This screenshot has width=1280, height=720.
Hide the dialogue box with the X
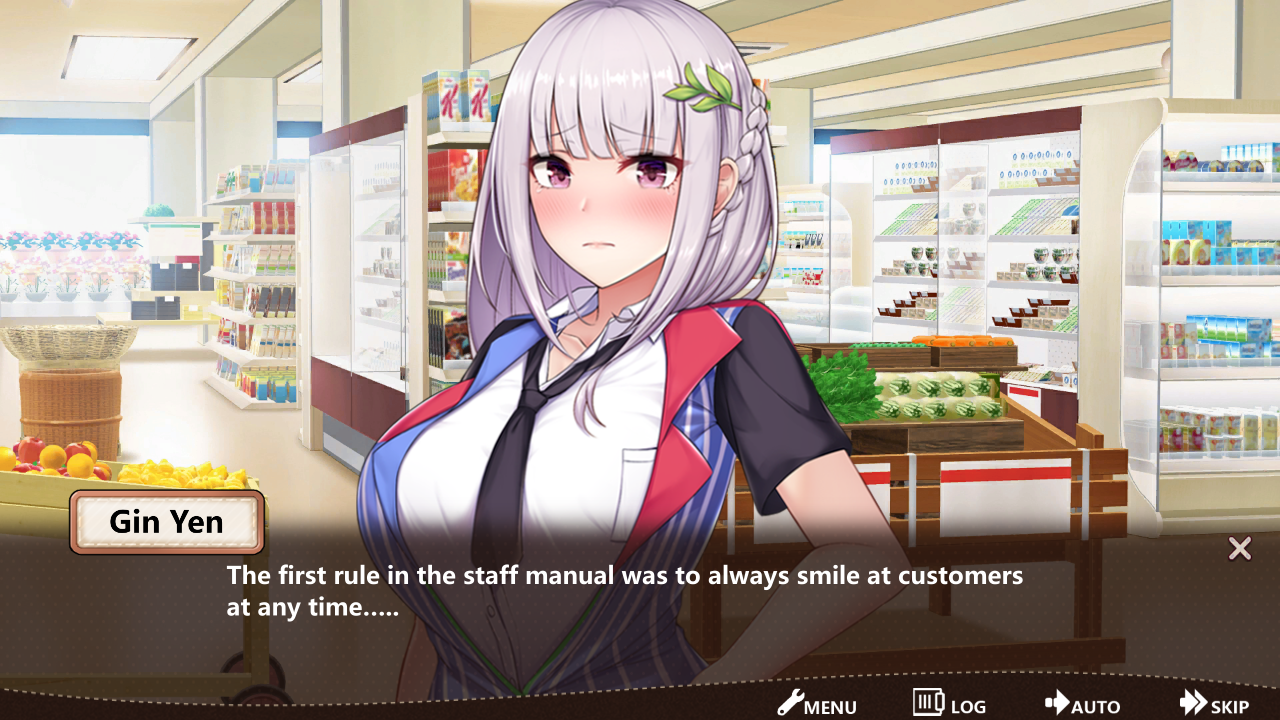click(1240, 548)
